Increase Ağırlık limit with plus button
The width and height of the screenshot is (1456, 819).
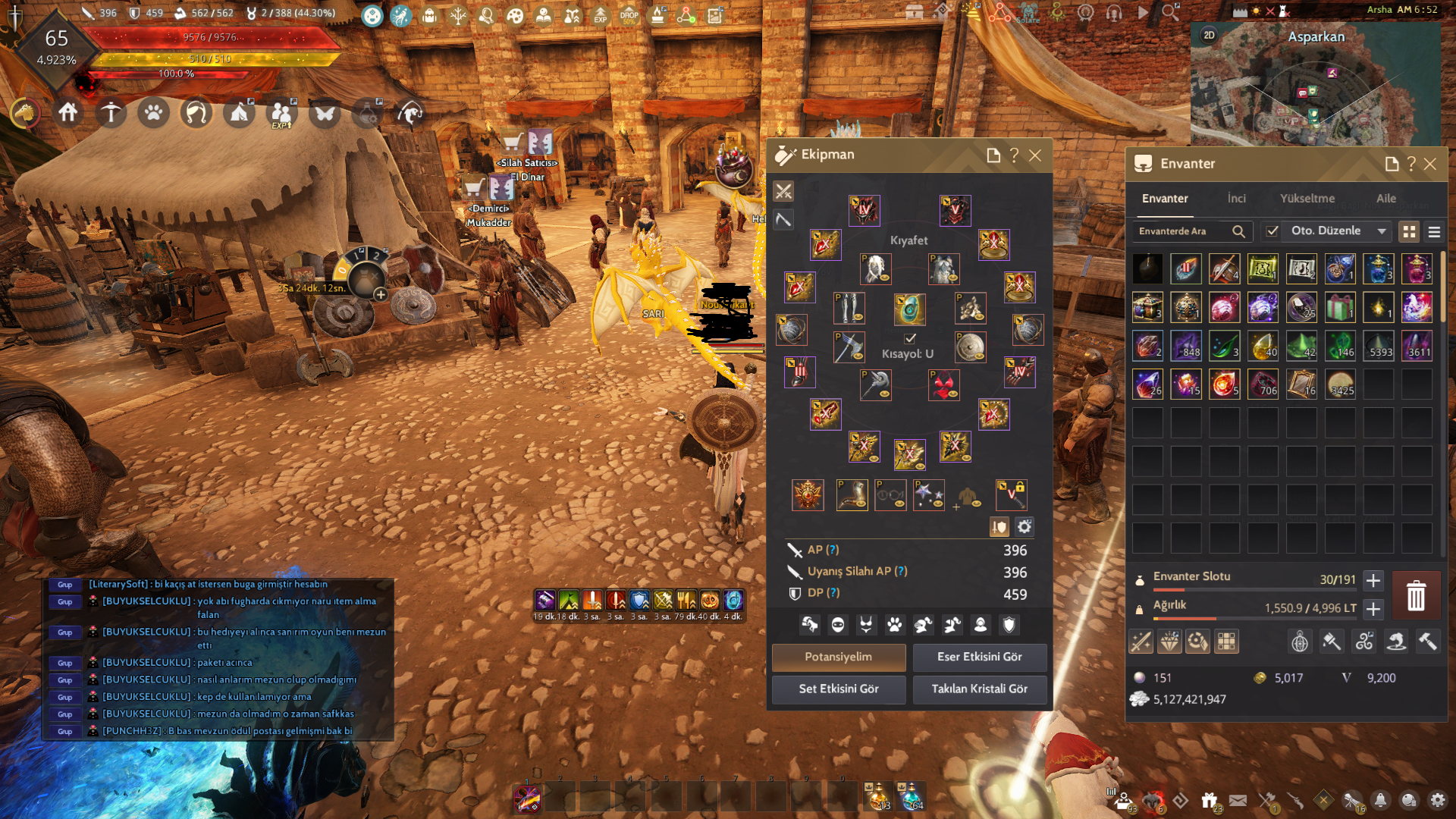click(1373, 609)
